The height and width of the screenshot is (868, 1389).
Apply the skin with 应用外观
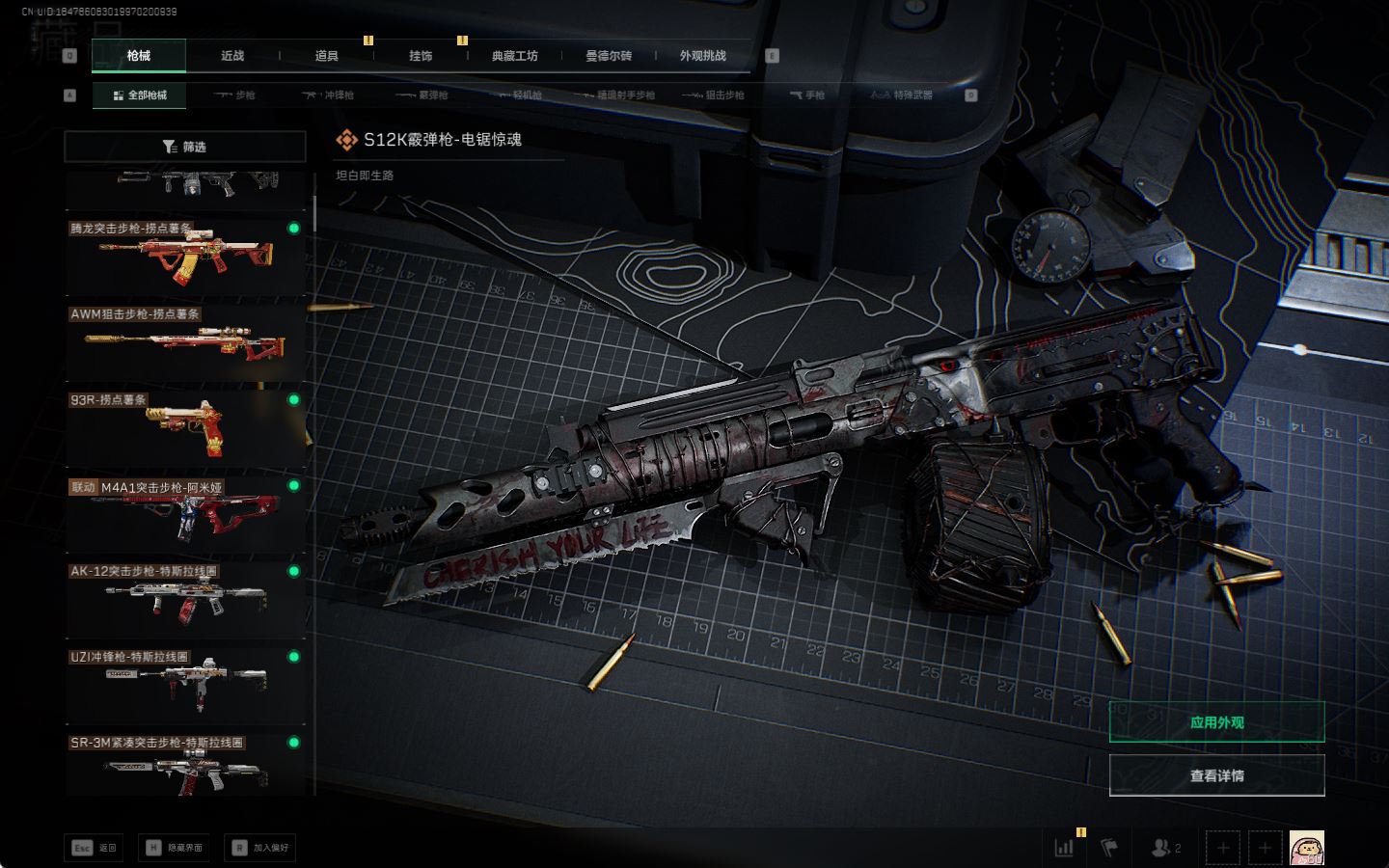(x=1216, y=722)
